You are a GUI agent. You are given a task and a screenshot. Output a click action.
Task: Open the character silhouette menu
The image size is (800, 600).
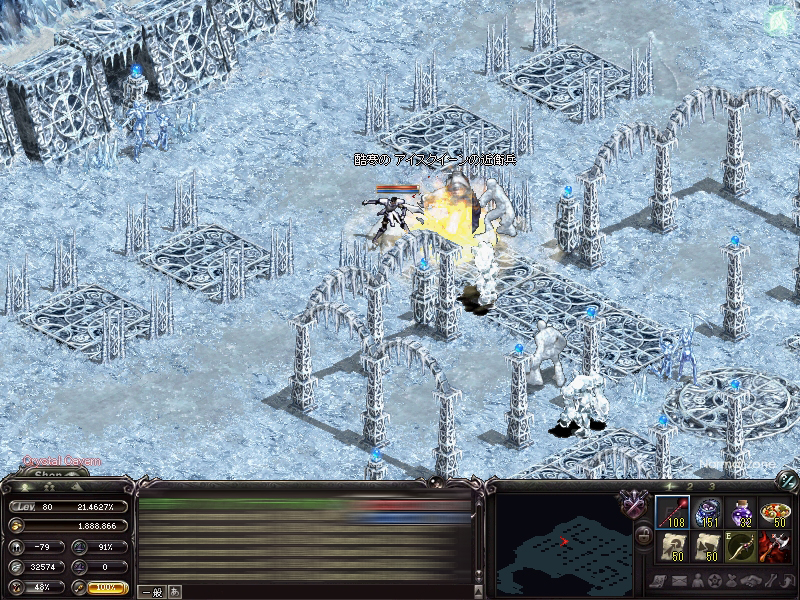coord(697,581)
